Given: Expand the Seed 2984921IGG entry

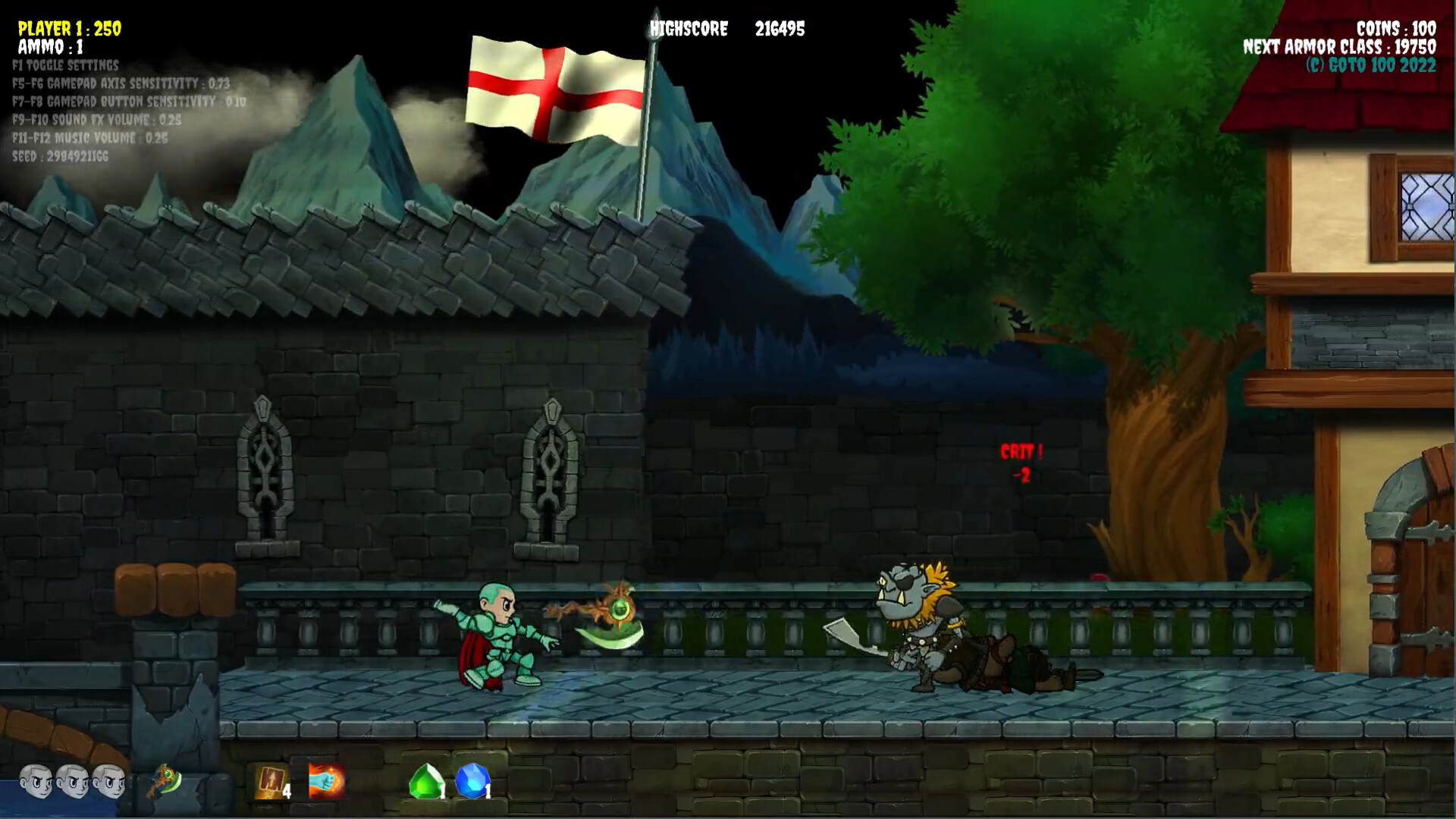Looking at the screenshot, I should [x=61, y=158].
